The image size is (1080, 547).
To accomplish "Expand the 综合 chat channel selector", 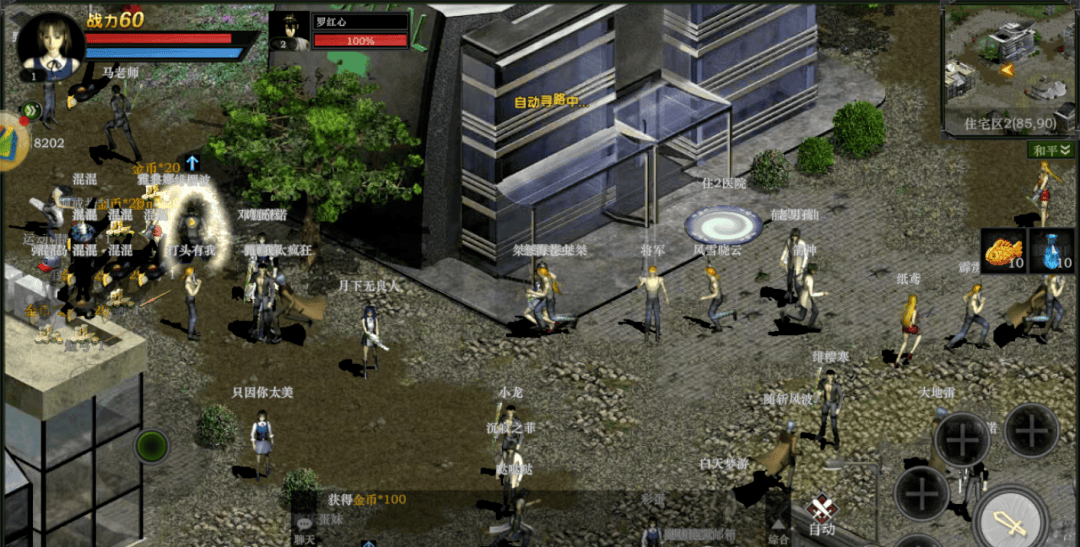I will [x=779, y=530].
